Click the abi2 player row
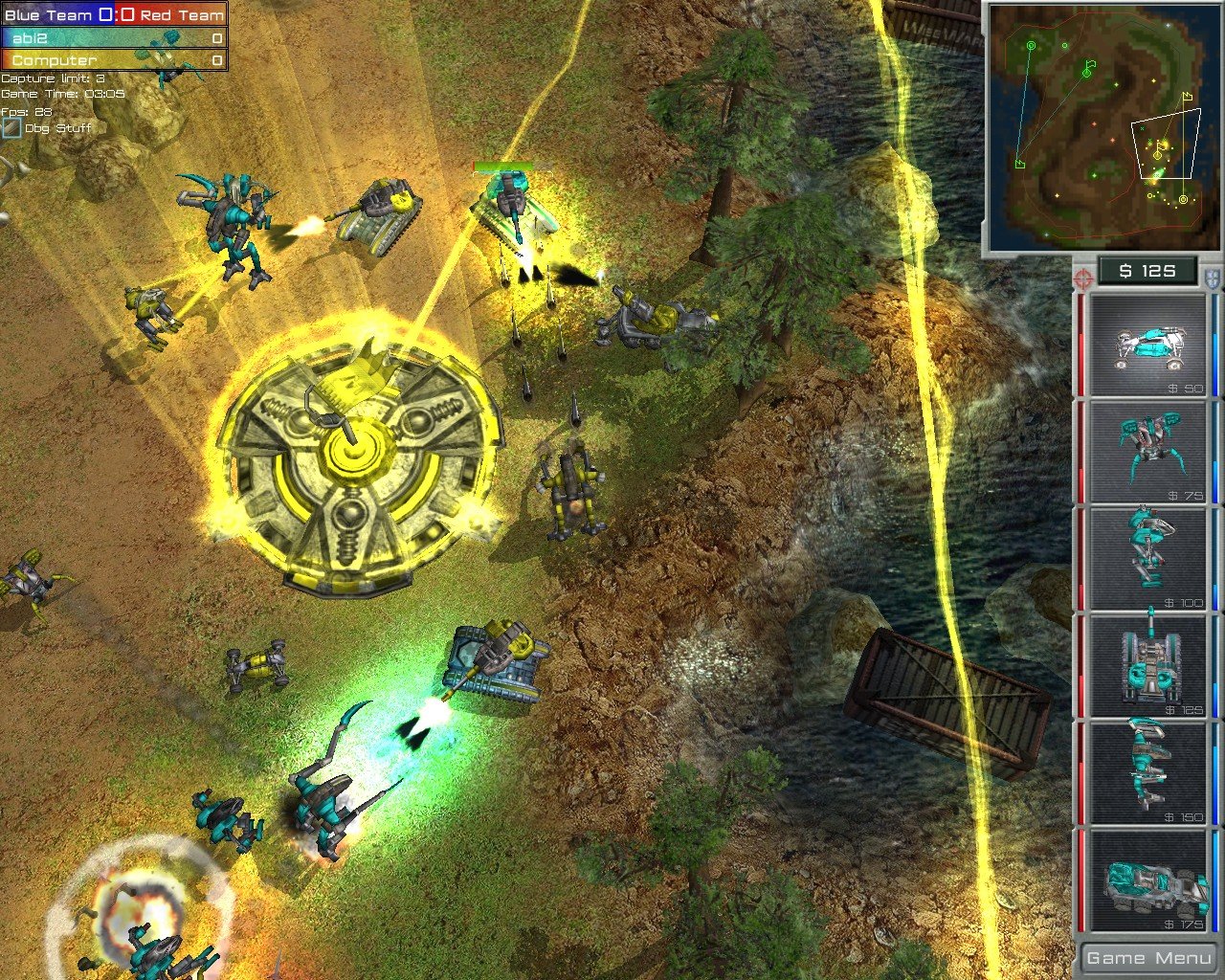The height and width of the screenshot is (980, 1225). [x=57, y=38]
